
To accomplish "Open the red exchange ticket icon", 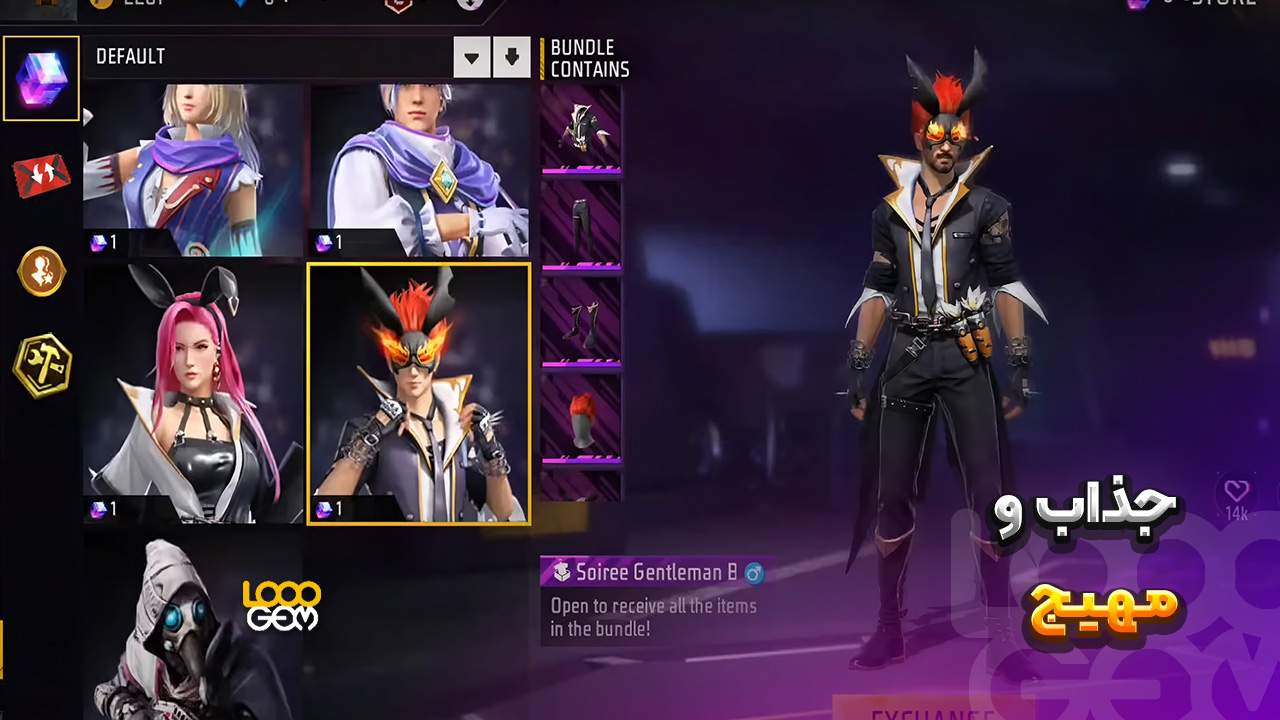I will [41, 175].
